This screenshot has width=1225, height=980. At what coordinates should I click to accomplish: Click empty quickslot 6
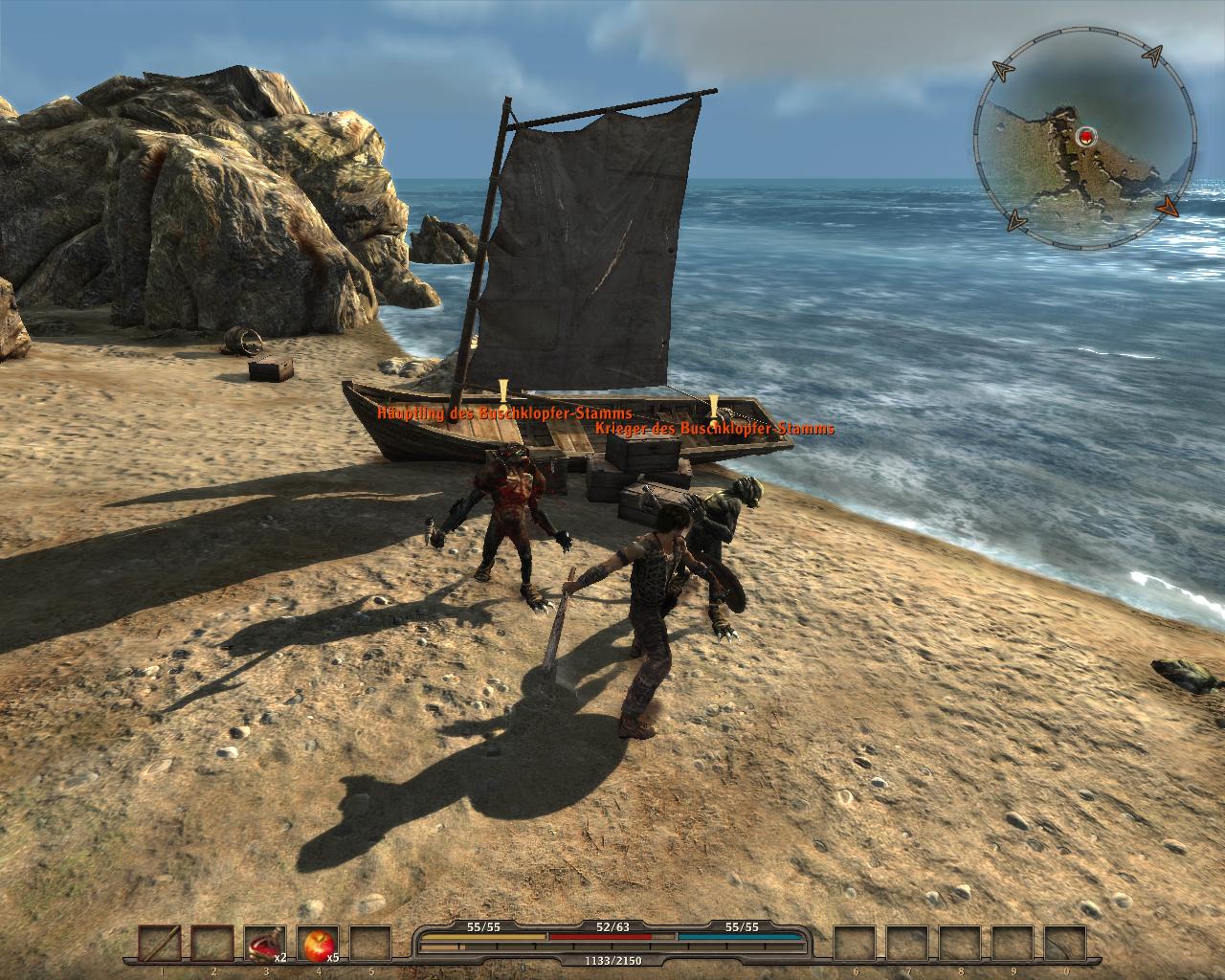[855, 943]
